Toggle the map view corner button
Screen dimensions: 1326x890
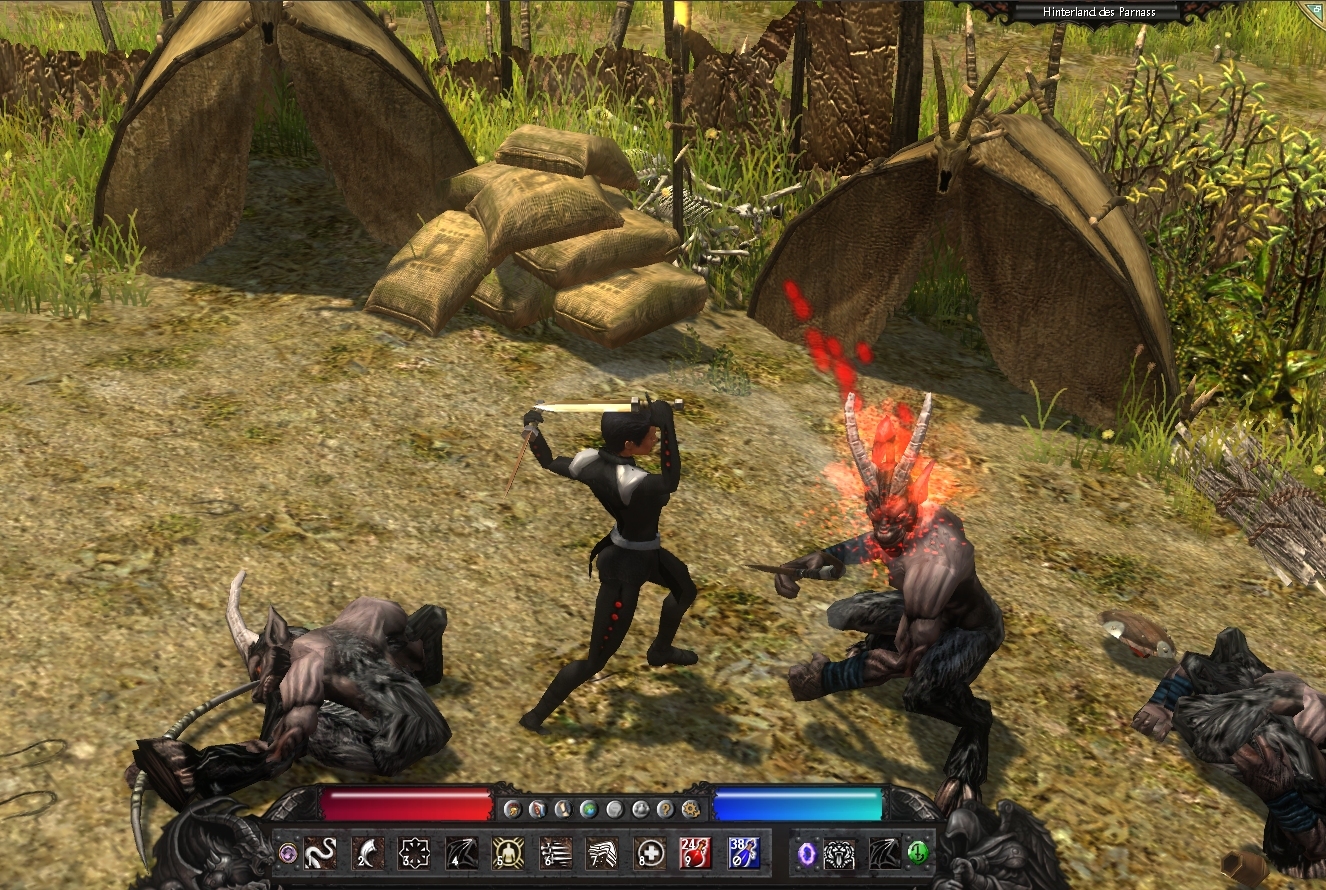(x=1316, y=8)
